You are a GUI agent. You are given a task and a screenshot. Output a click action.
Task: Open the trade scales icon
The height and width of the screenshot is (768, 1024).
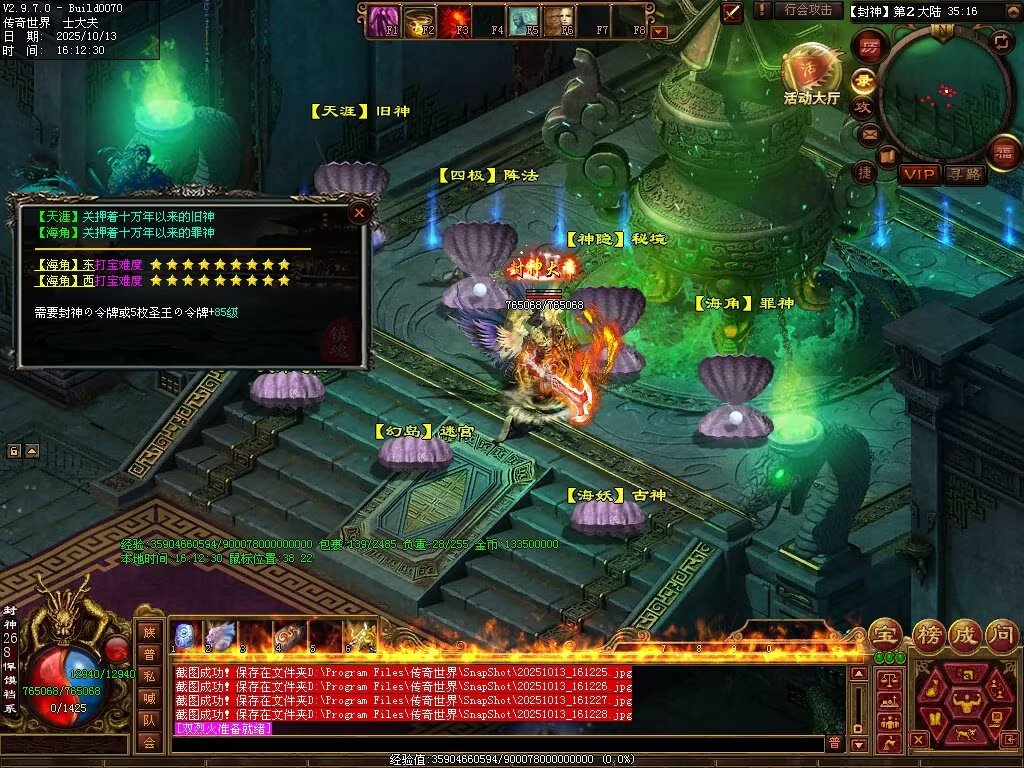coord(887,679)
